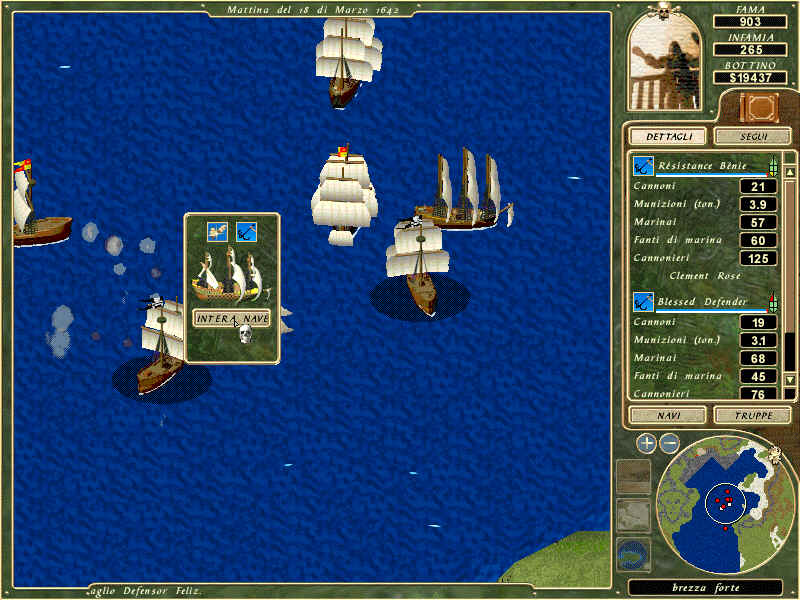Click the INTERA NAVE button
800x600 pixels.
(231, 318)
